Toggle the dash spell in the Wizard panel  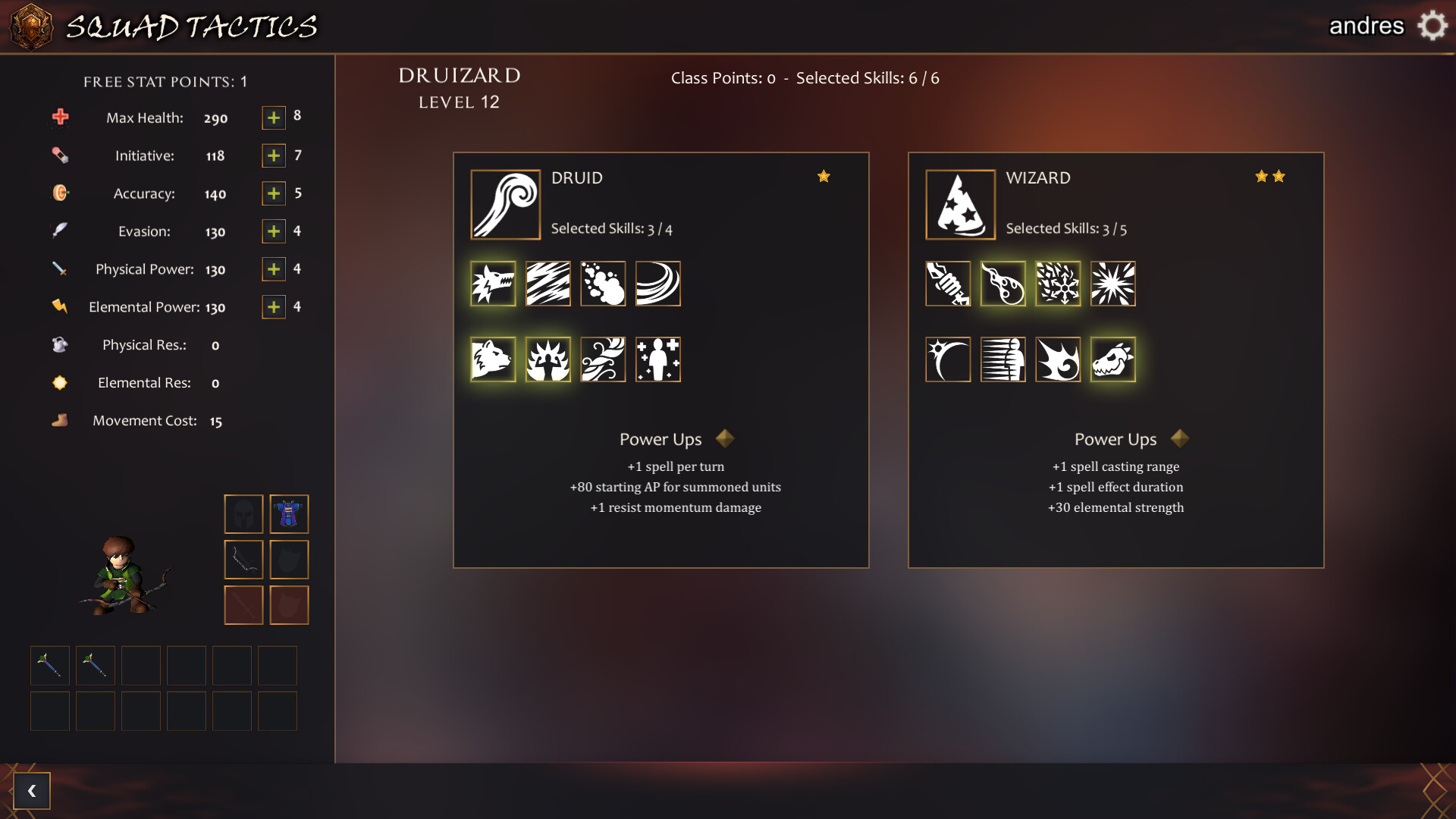(x=1004, y=359)
